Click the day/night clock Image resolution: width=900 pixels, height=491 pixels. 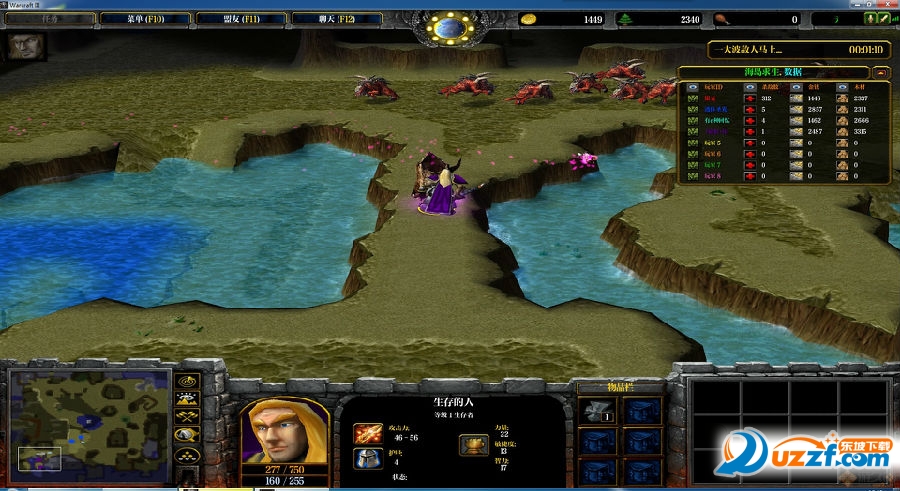[x=449, y=28]
